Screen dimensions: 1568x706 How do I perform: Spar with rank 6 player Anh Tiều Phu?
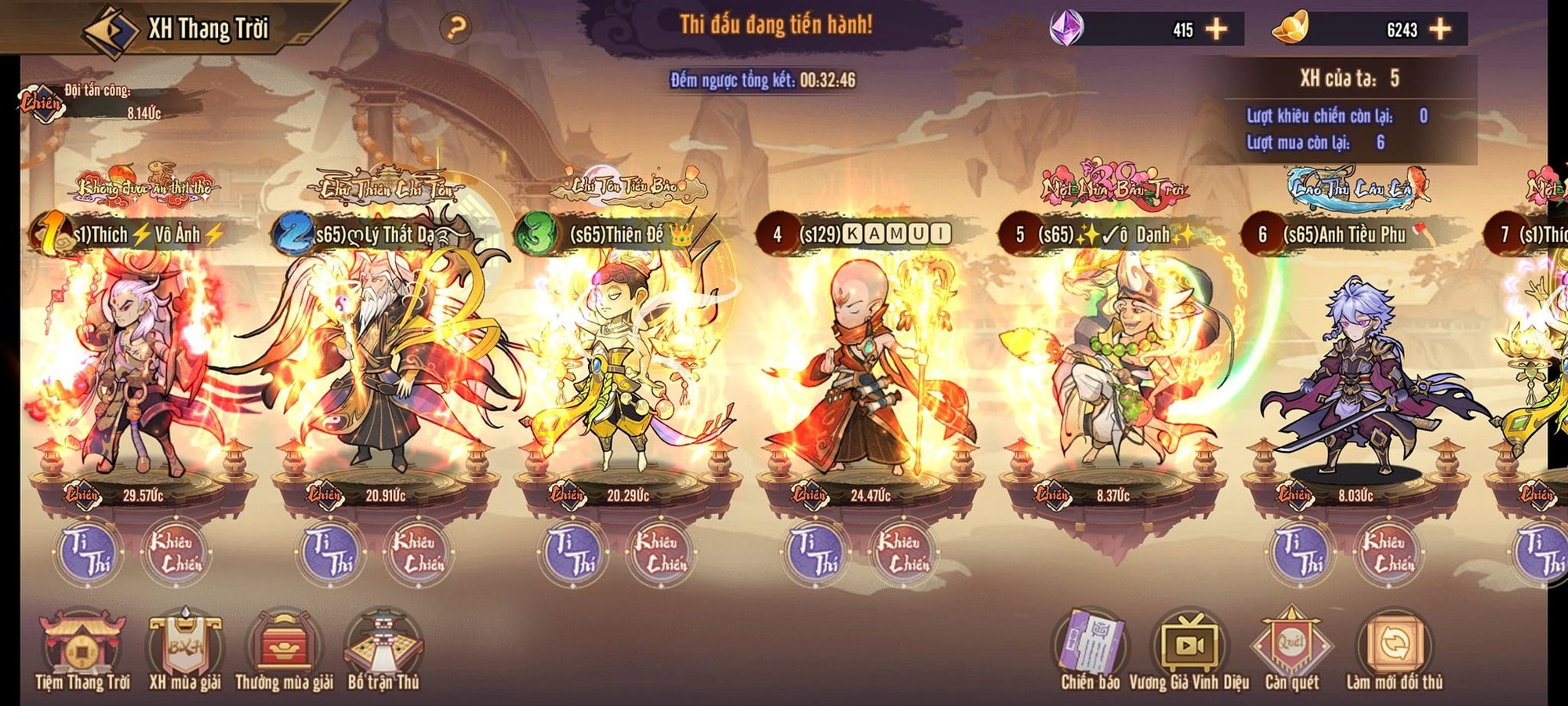pyautogui.click(x=1301, y=553)
